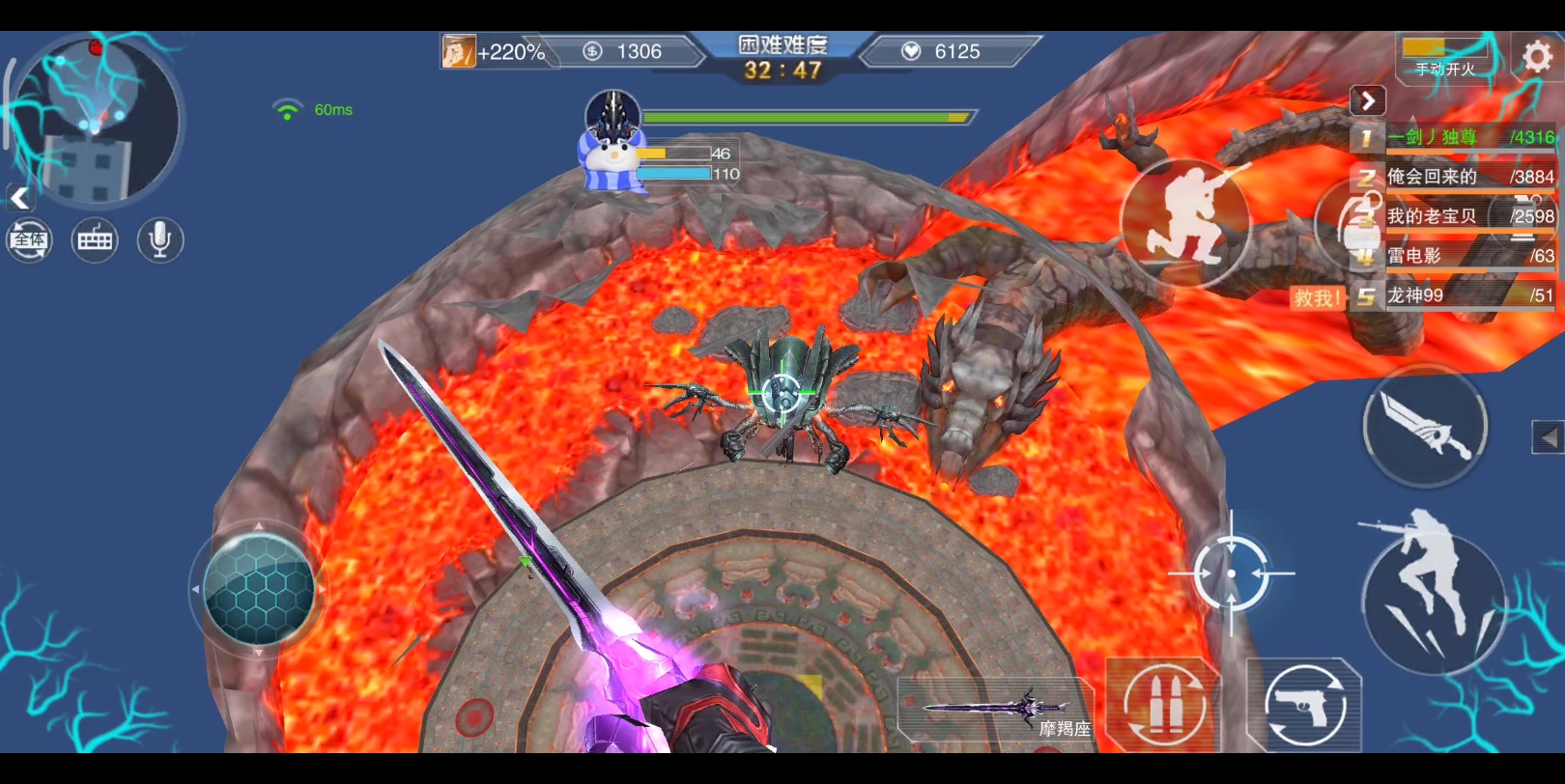Toggle the manual fire mode button
The width and height of the screenshot is (1565, 784).
[1444, 58]
